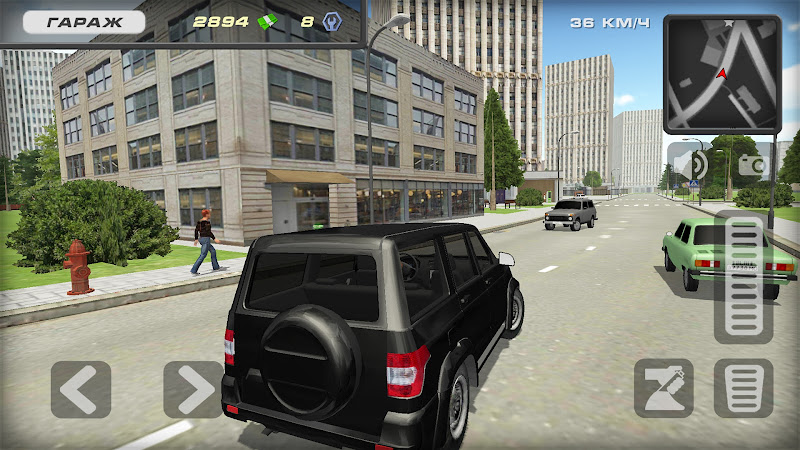The height and width of the screenshot is (450, 800).
Task: Tap the short brake pedal
Action: coord(743,388)
